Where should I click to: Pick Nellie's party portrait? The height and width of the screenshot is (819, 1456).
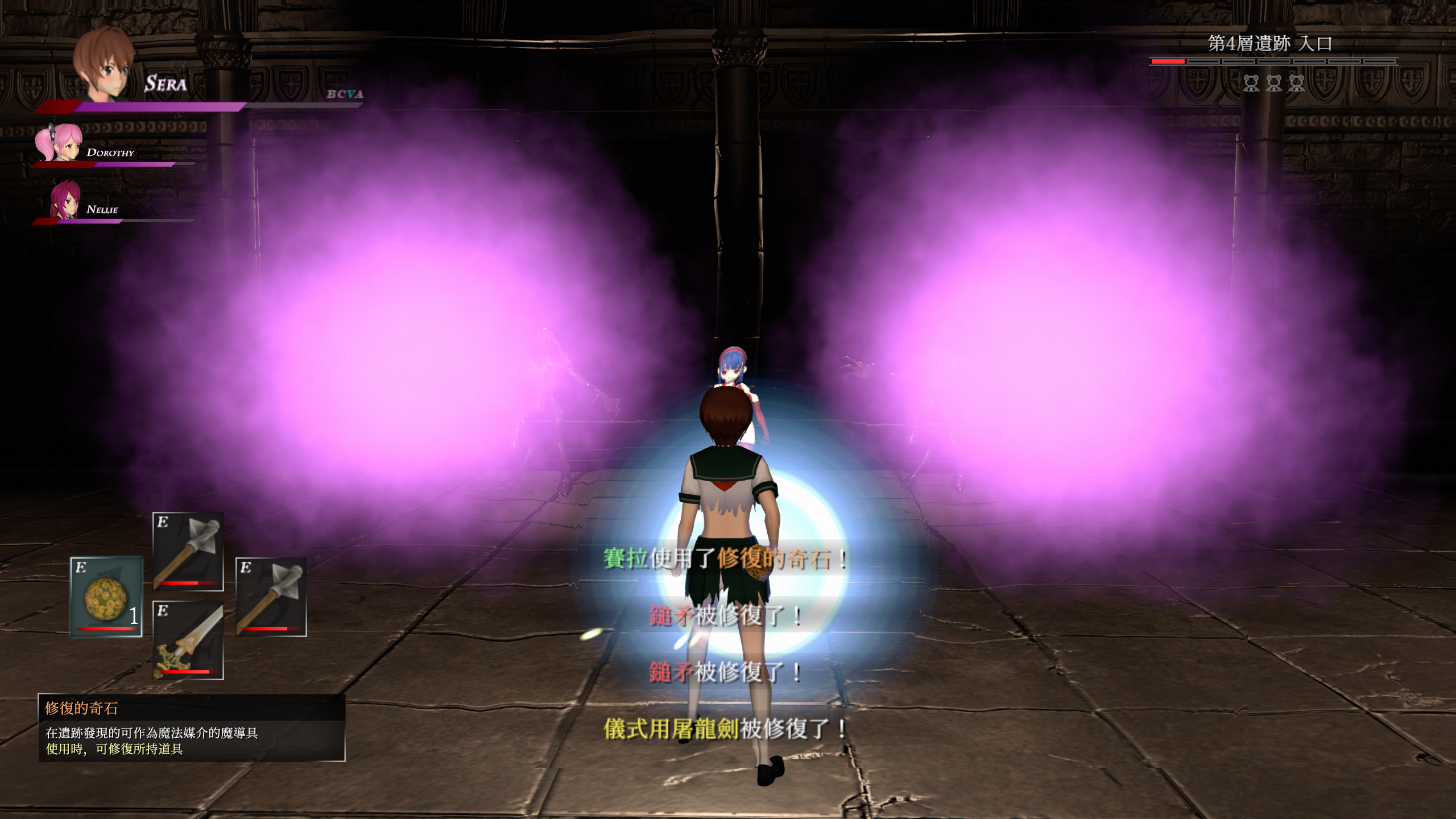point(64,200)
